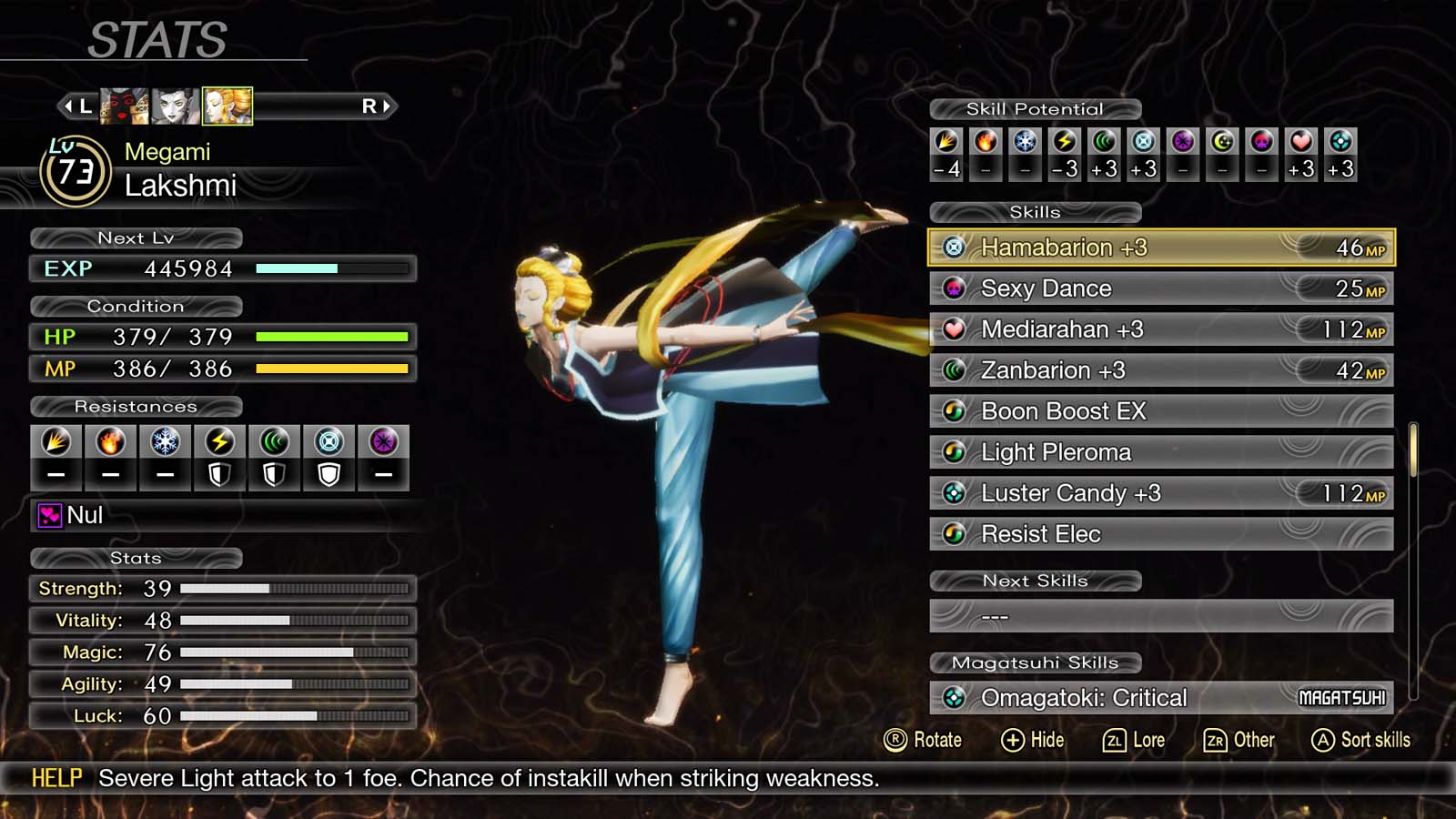
Task: Click the Omagatoki: Critical skill icon
Action: [955, 697]
